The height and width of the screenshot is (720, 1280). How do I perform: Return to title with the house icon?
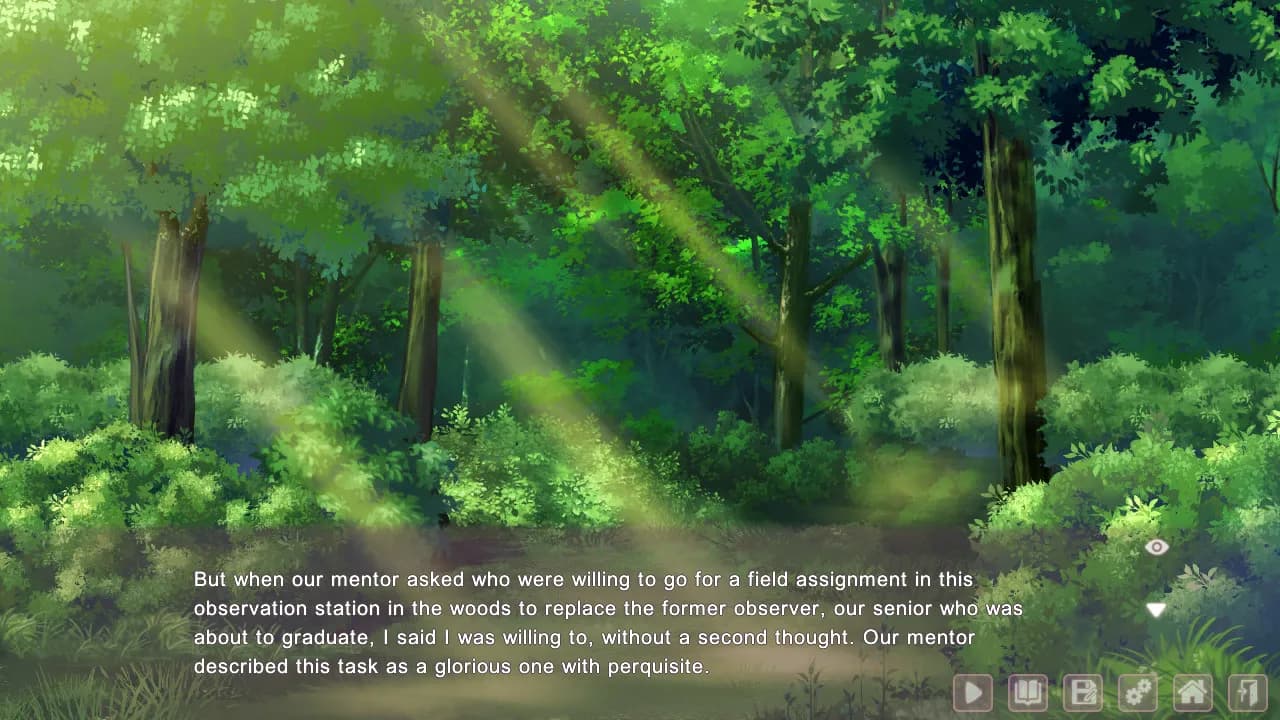tap(1192, 692)
